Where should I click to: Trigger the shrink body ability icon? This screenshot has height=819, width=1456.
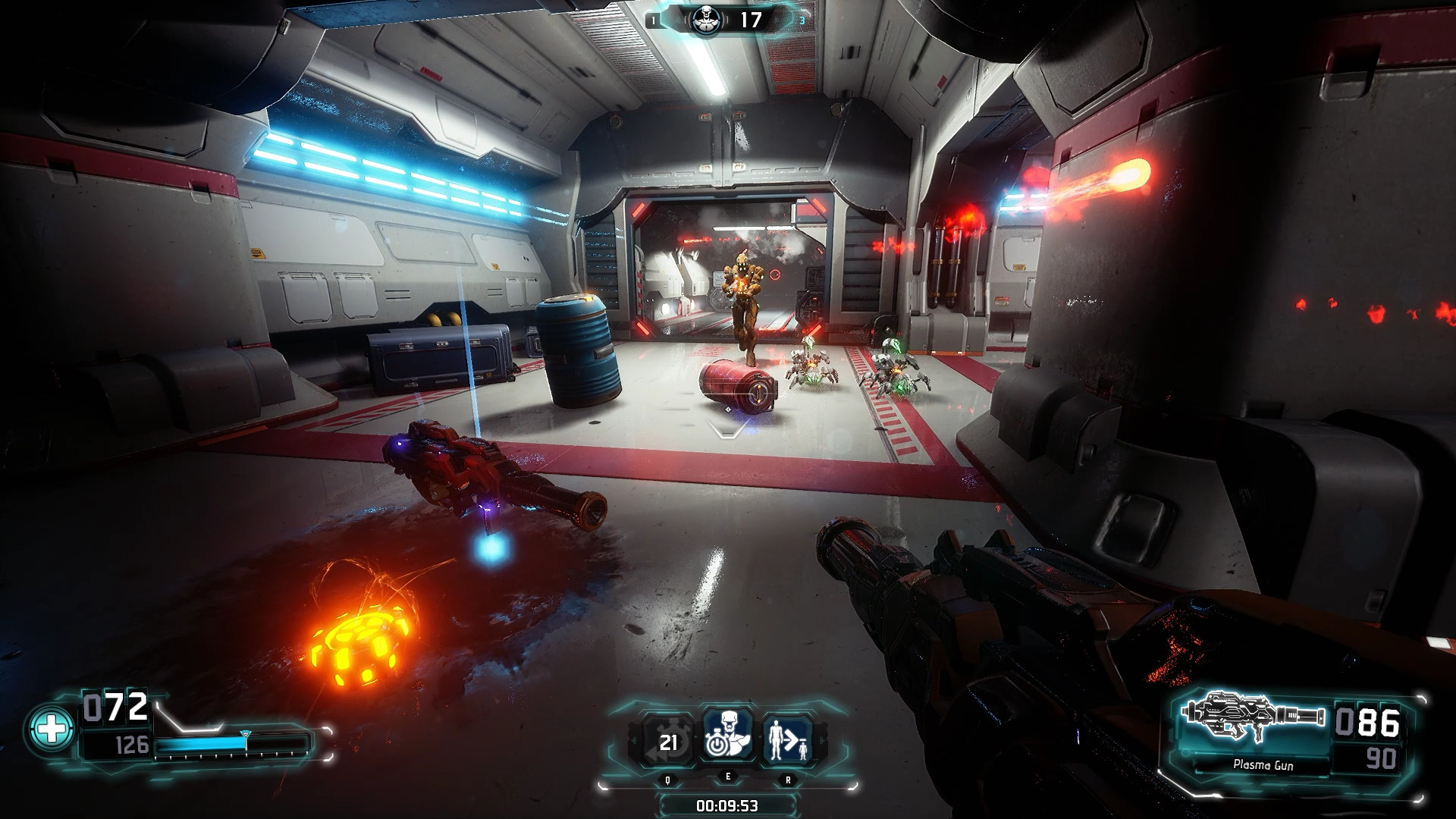[786, 740]
